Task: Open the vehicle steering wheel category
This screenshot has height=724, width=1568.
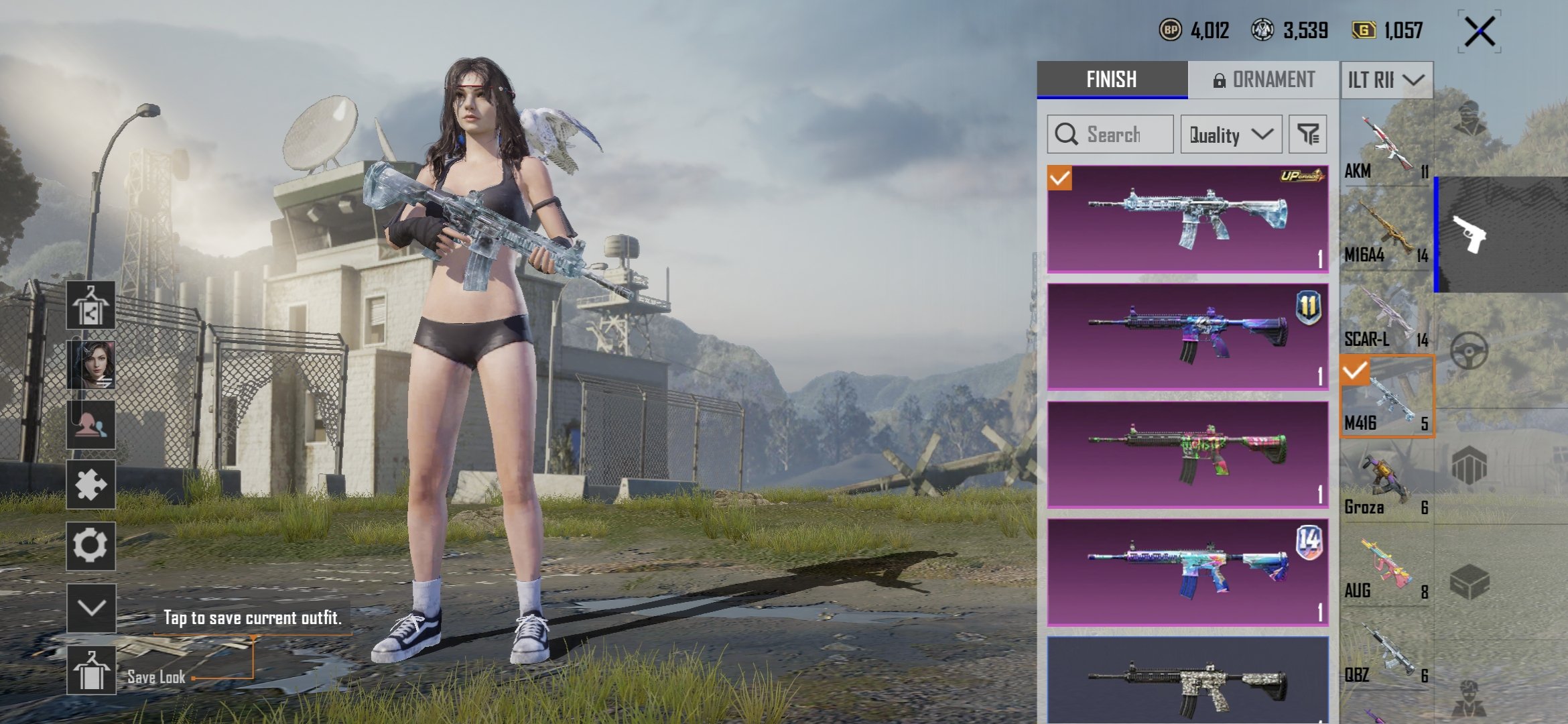Action: [x=1469, y=351]
